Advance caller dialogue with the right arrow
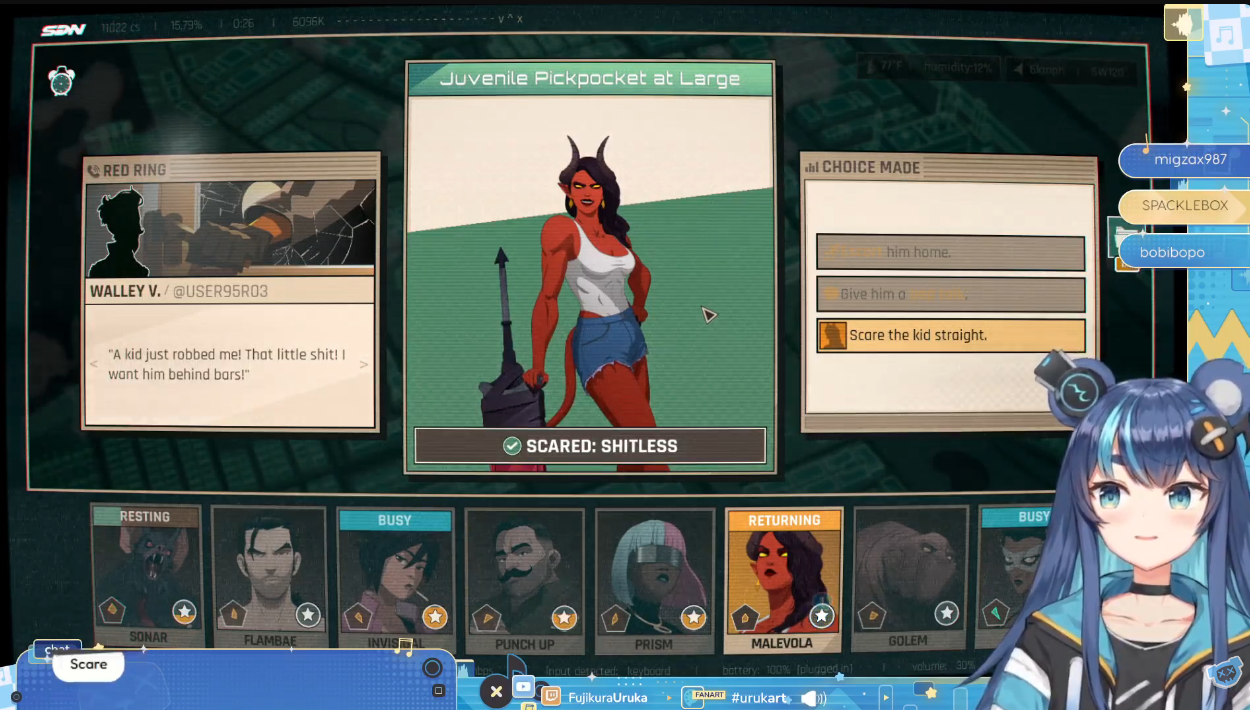Image resolution: width=1250 pixels, height=710 pixels. pos(364,365)
